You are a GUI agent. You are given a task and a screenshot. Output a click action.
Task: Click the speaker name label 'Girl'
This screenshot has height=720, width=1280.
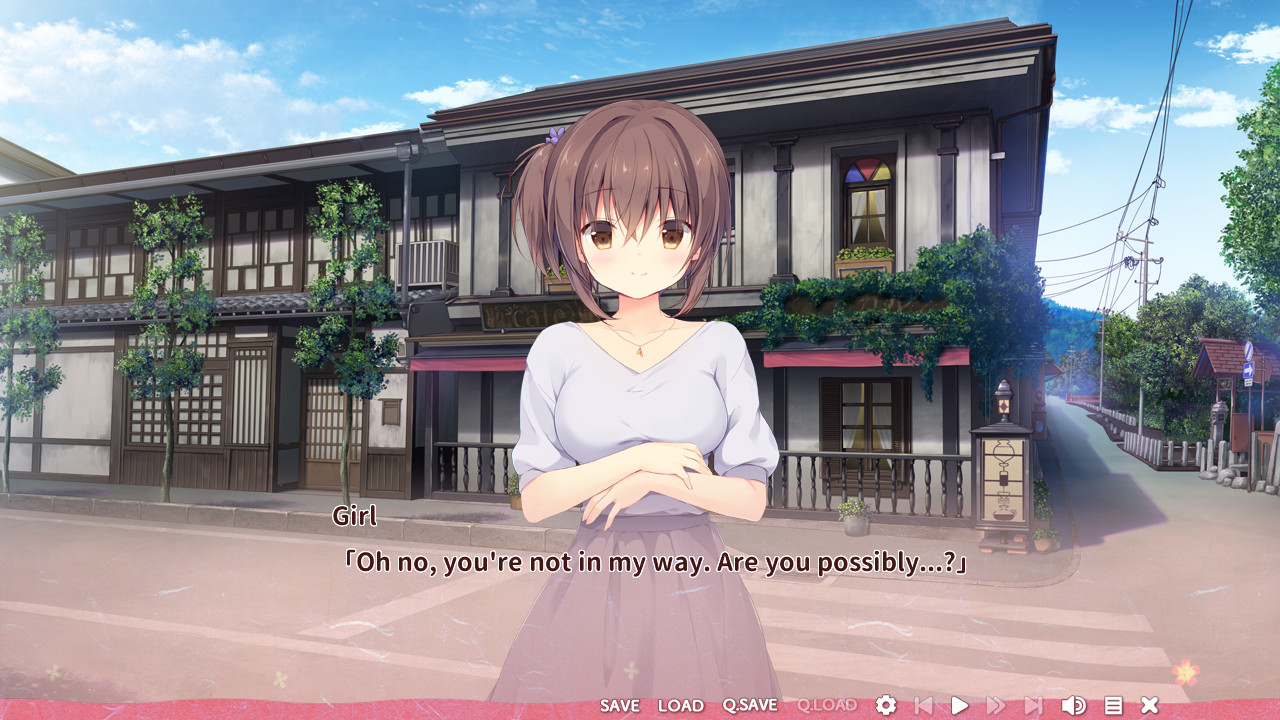pos(355,516)
